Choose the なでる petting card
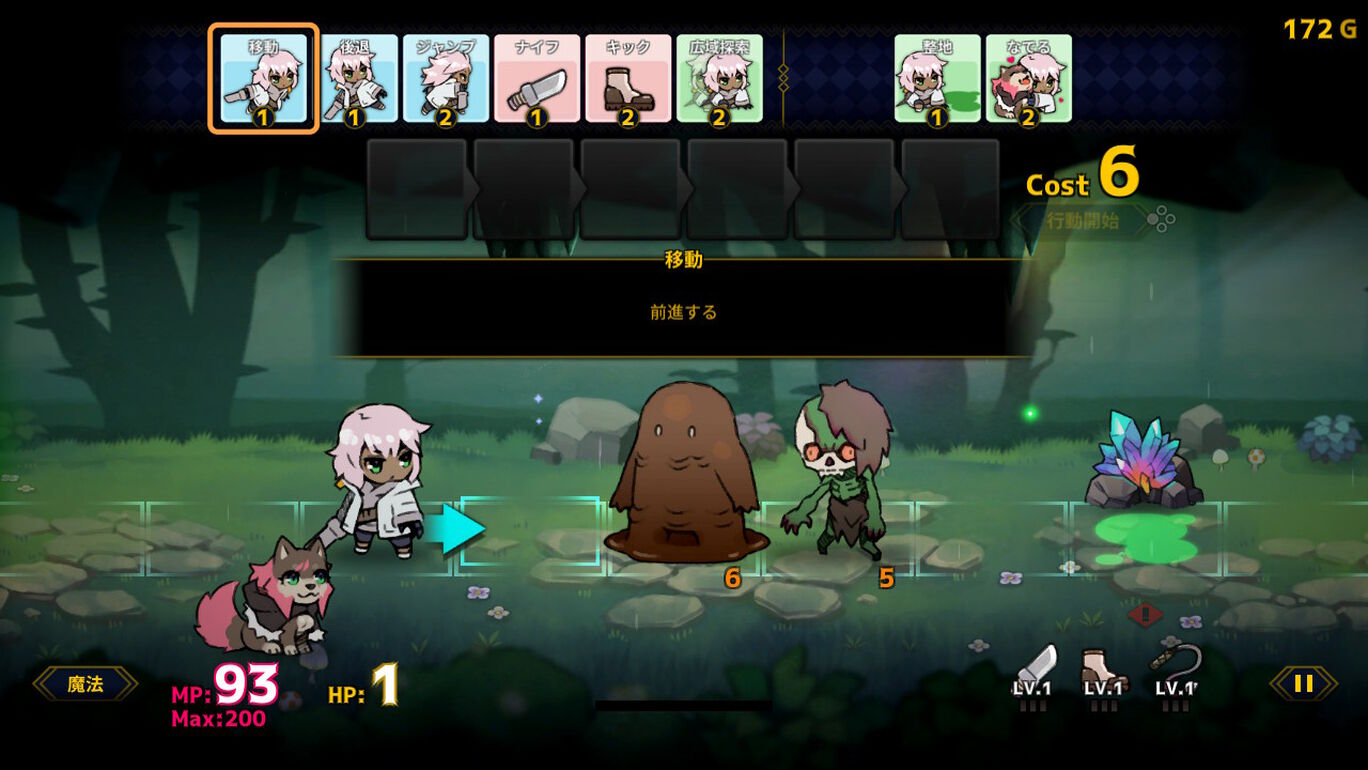Screen dimensions: 1368x770 [1028, 79]
